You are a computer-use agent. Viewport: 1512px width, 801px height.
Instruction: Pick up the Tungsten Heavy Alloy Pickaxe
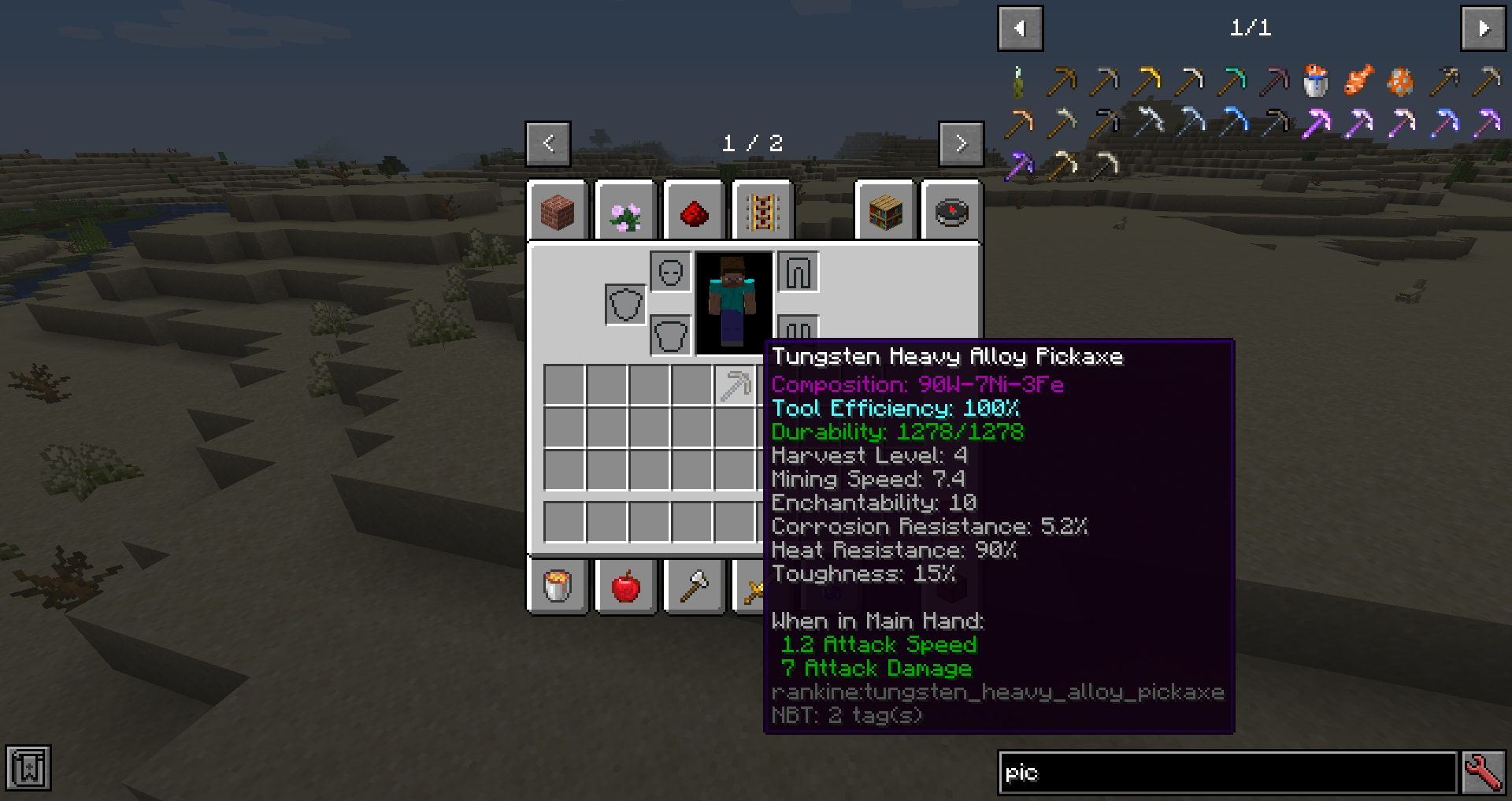(732, 385)
